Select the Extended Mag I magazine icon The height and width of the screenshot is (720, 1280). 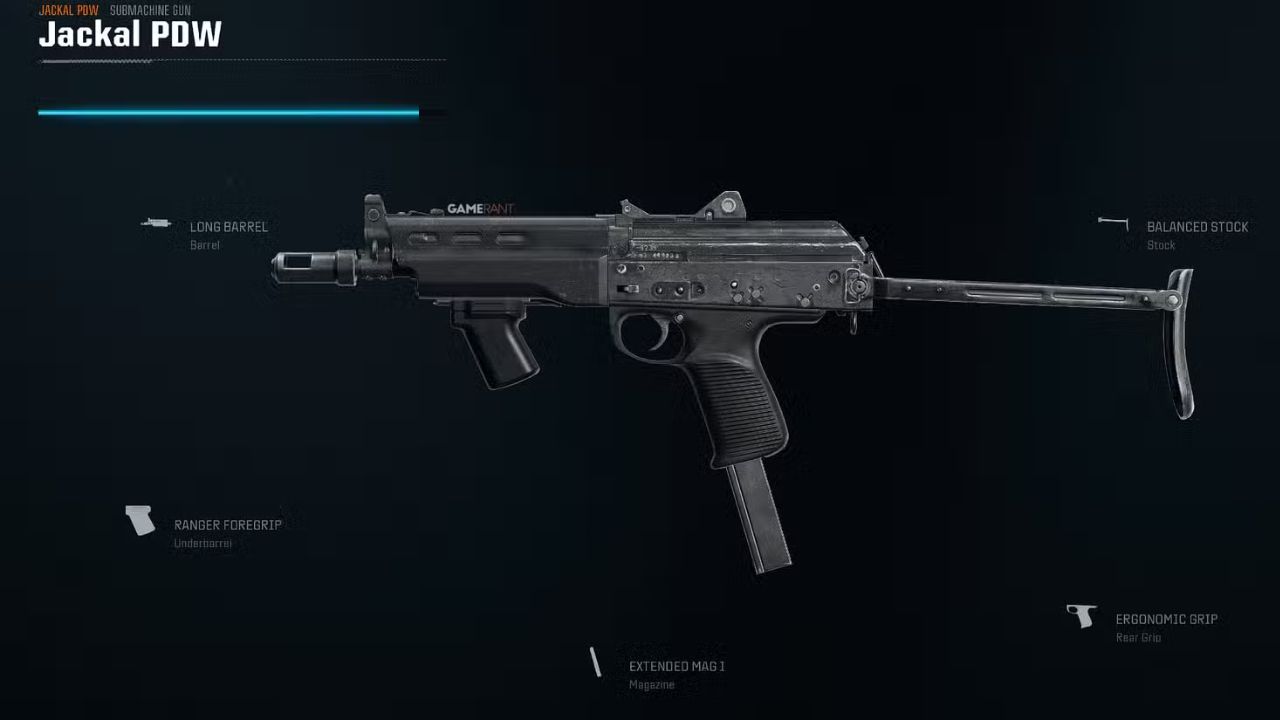coord(596,662)
